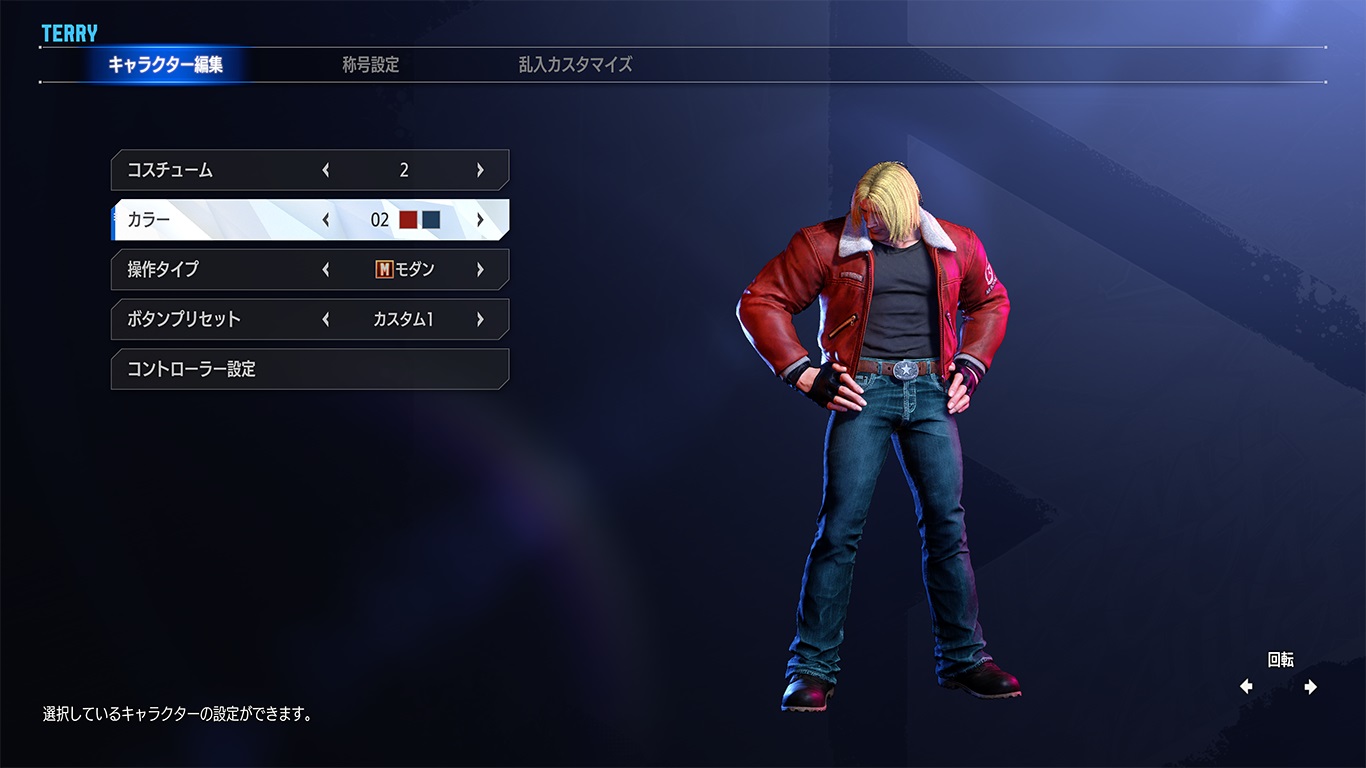The image size is (1366, 768).
Task: Select previous ボタンプリセット with left arrow
Action: 326,320
